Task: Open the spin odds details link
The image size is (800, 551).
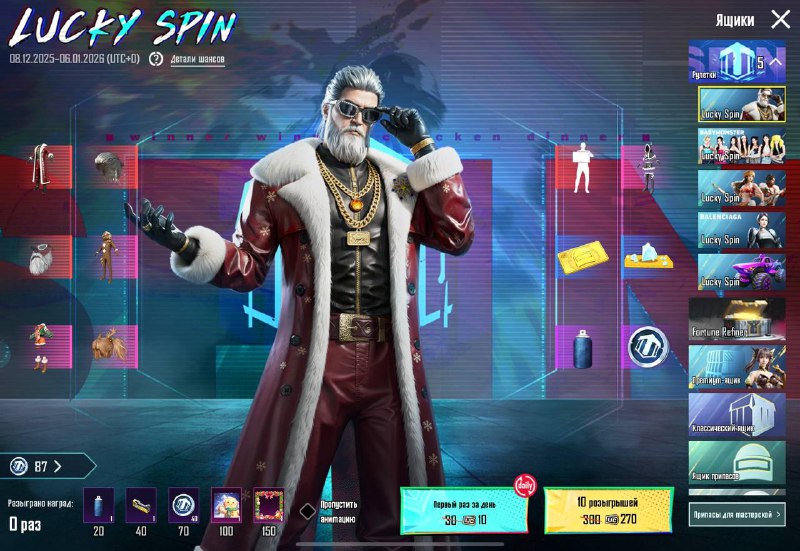Action: click(x=197, y=59)
